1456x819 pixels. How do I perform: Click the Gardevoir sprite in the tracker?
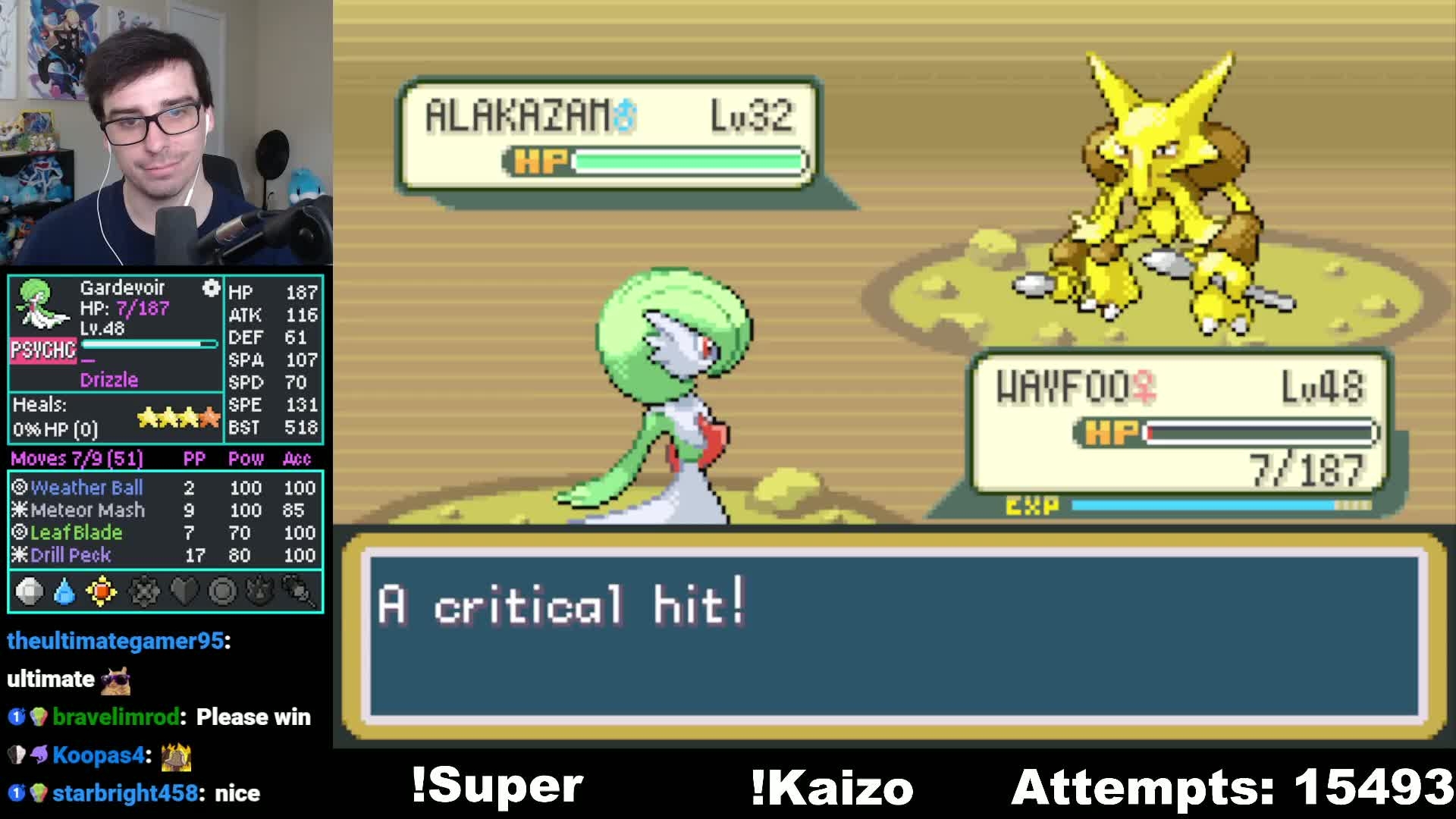41,303
